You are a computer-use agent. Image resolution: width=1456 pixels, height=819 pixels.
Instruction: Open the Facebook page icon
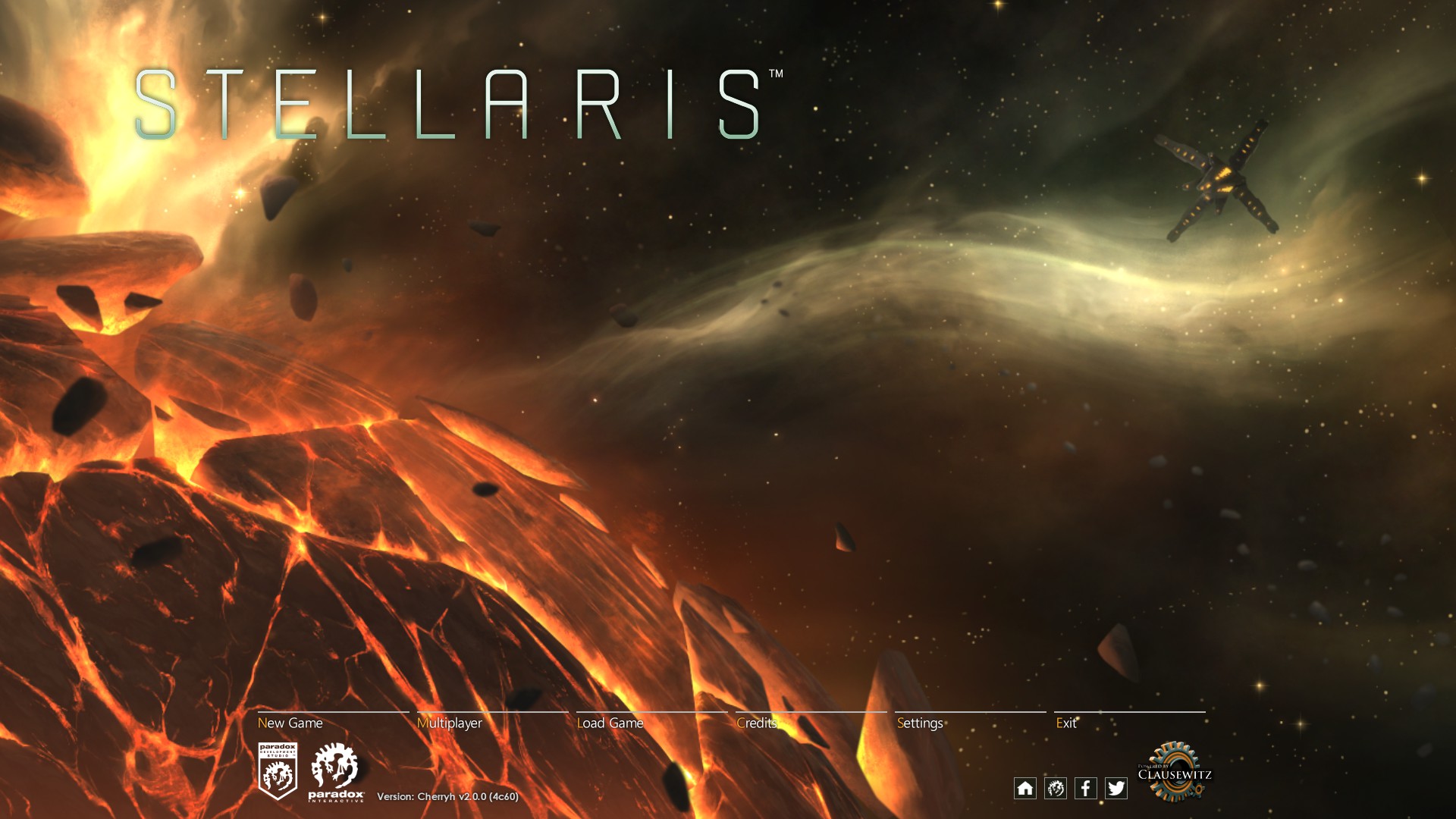[1087, 789]
